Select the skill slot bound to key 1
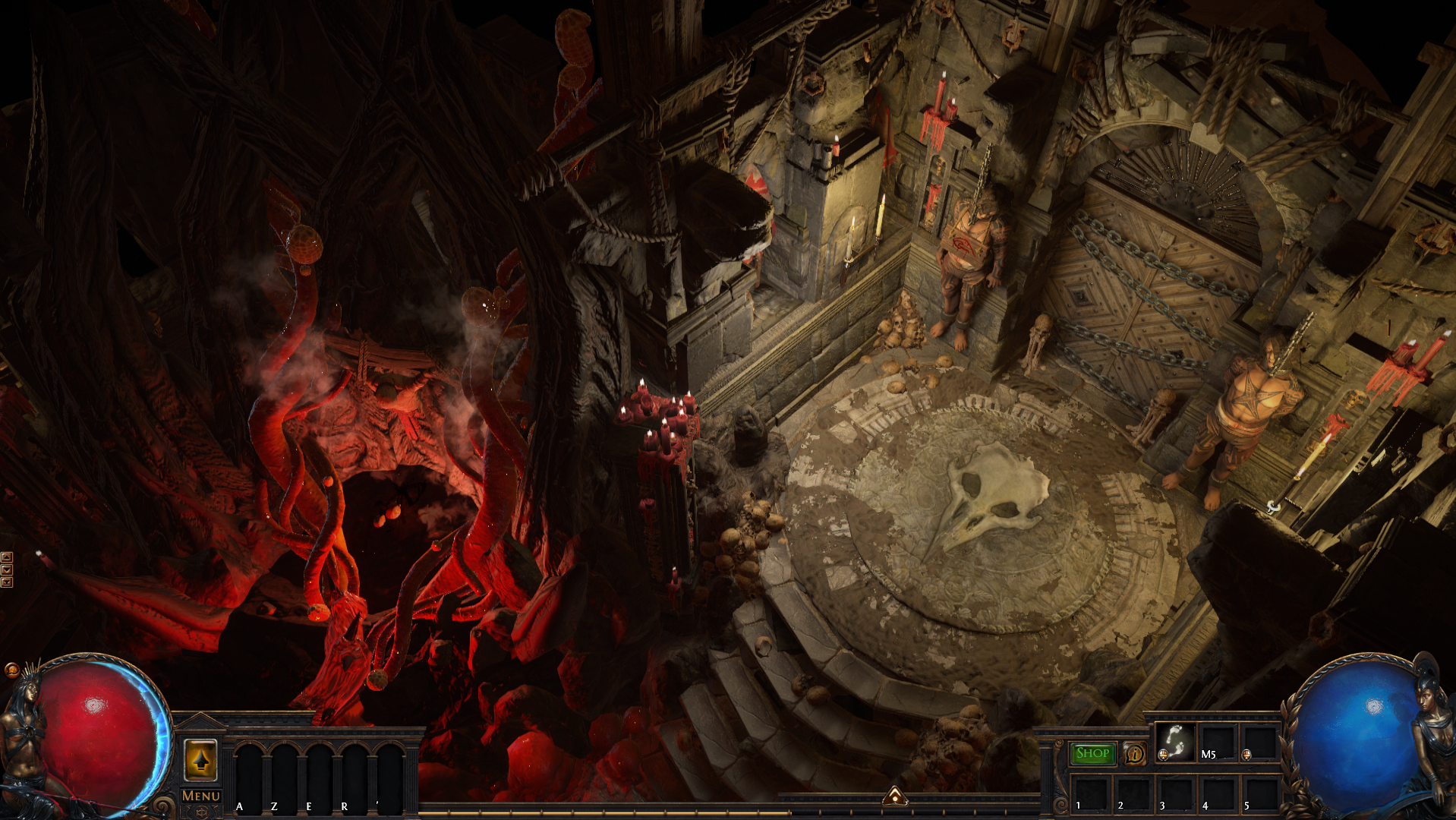 point(1089,793)
